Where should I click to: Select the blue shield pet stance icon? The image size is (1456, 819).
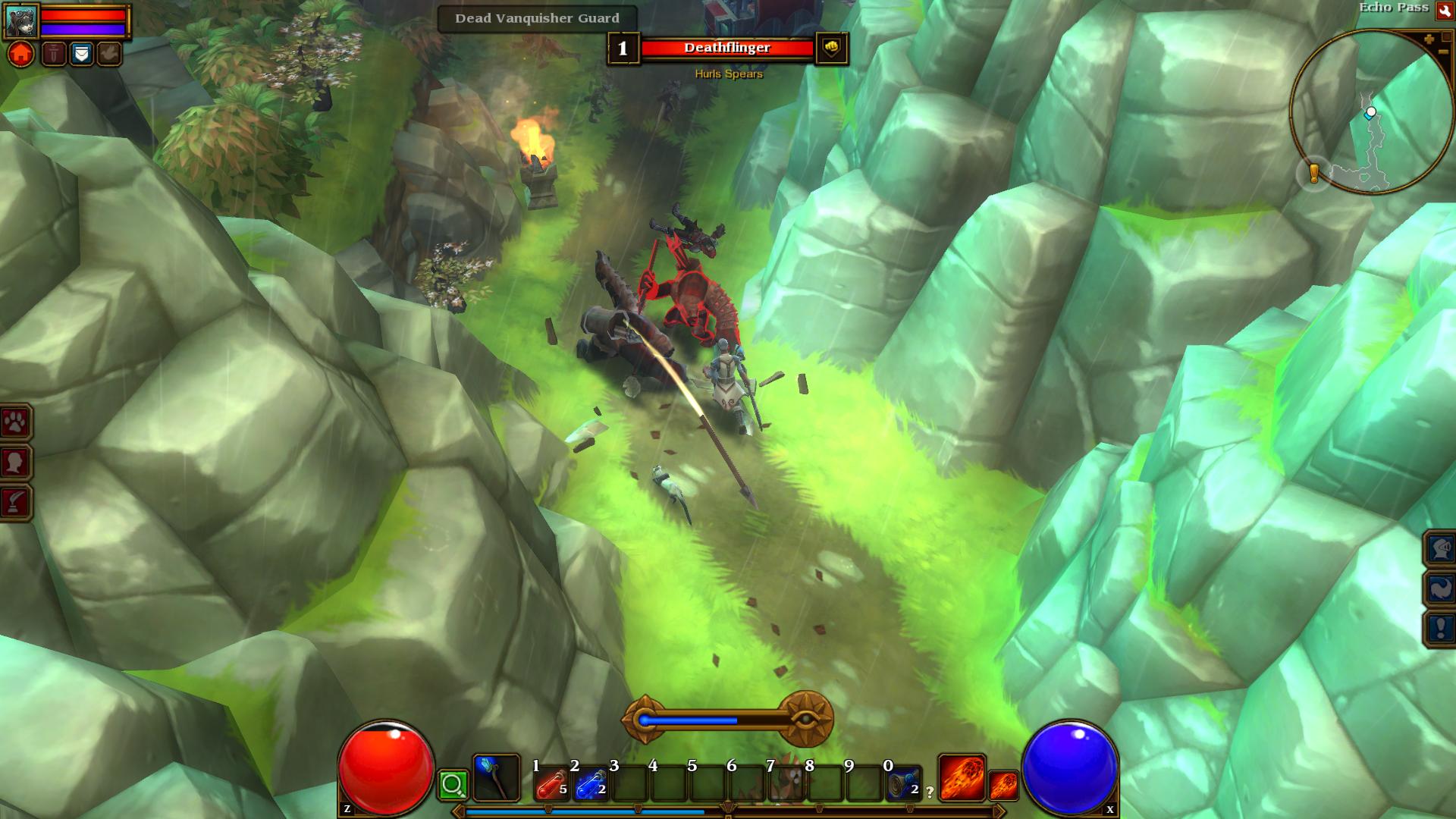click(81, 54)
